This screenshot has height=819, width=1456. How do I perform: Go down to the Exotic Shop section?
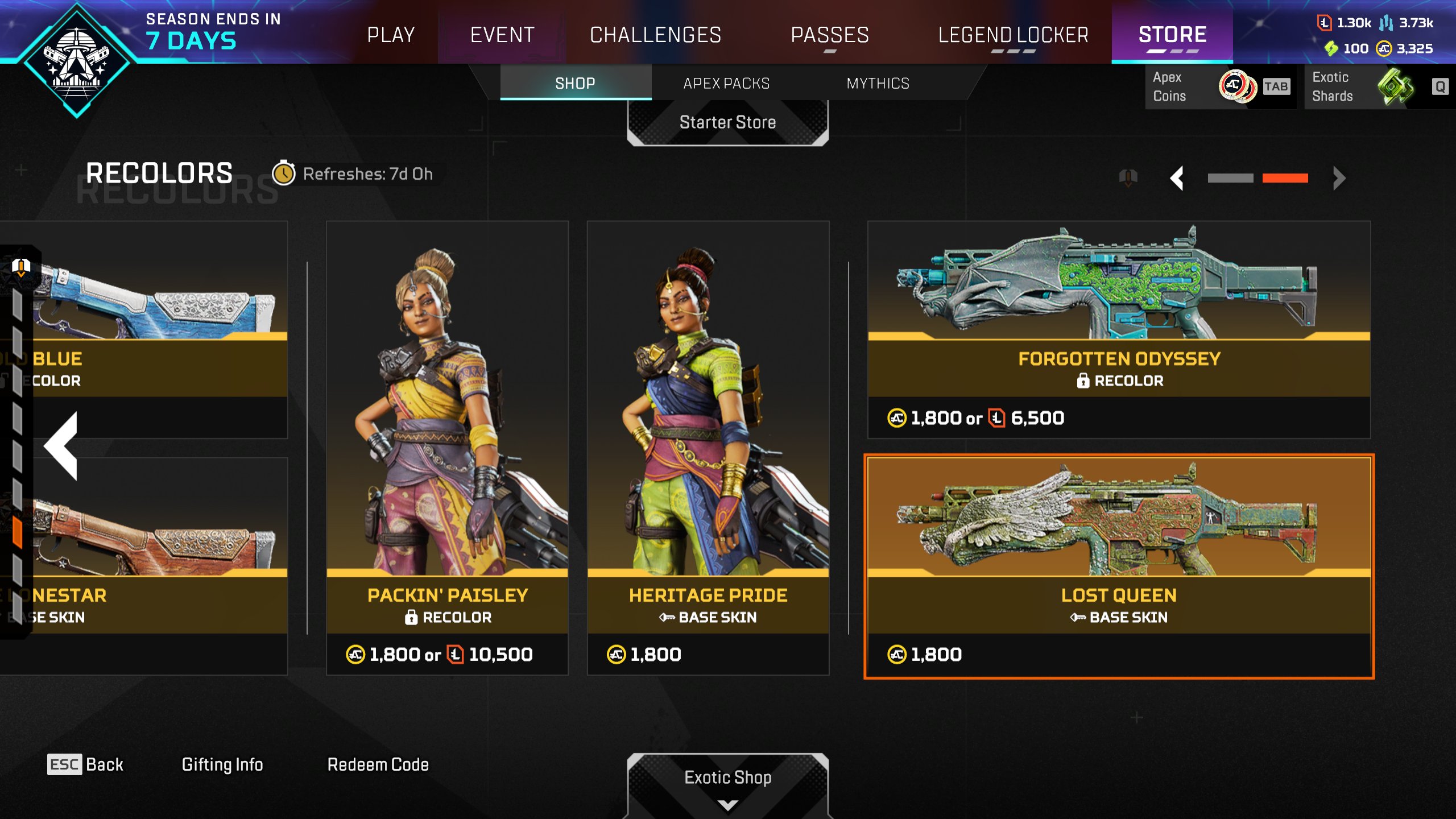click(727, 782)
